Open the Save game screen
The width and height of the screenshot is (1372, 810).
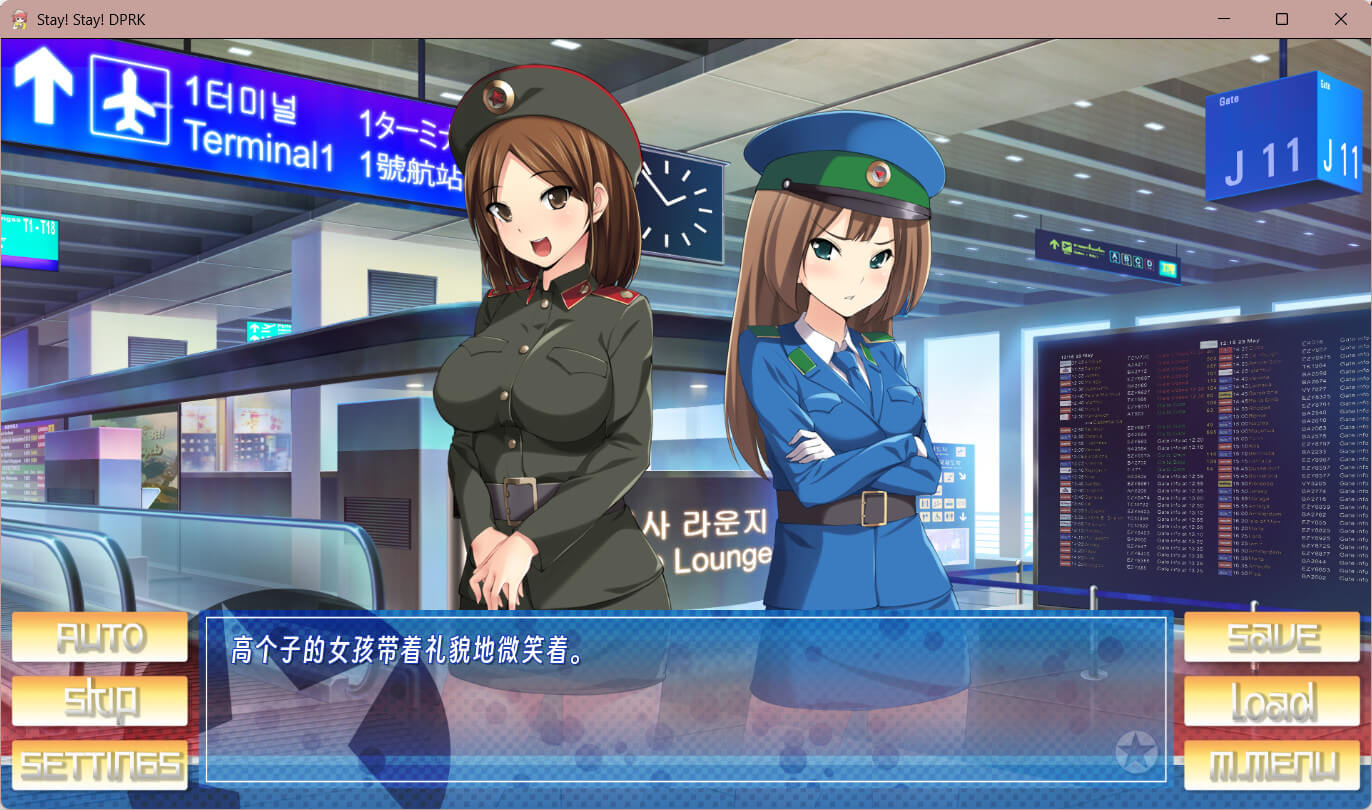(1272, 637)
